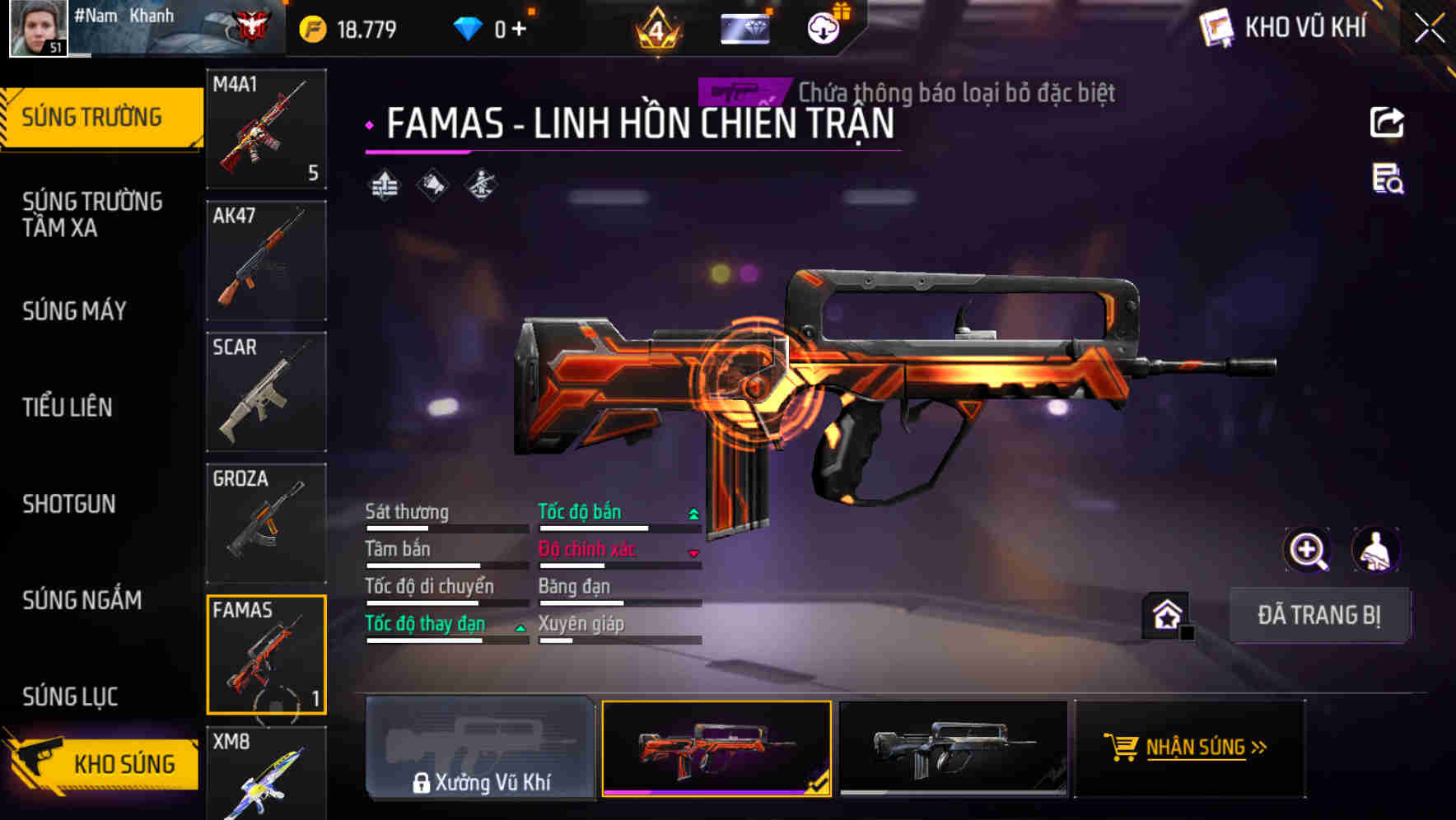Open the Nhận Súng shop link

[x=1190, y=748]
